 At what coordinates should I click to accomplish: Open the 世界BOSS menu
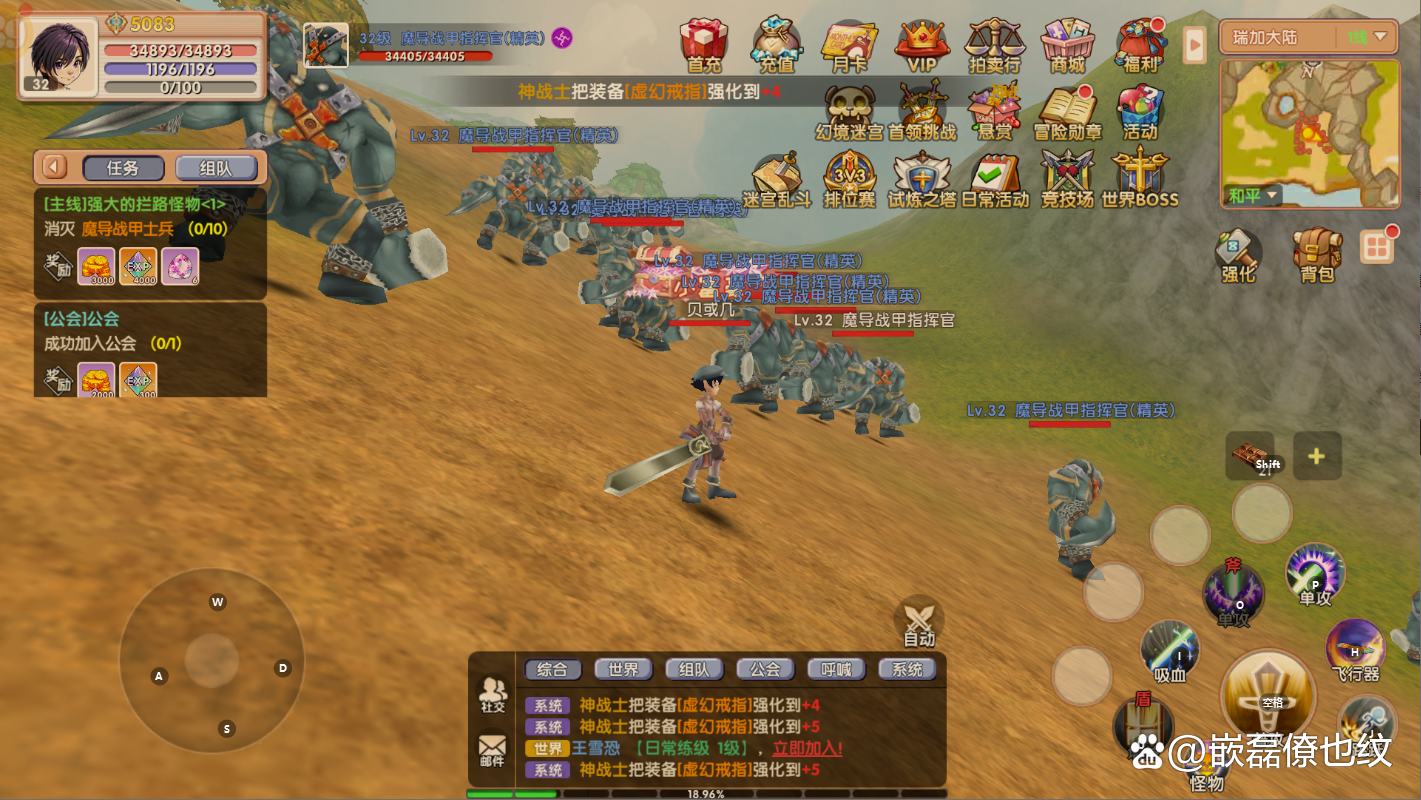click(x=1139, y=178)
